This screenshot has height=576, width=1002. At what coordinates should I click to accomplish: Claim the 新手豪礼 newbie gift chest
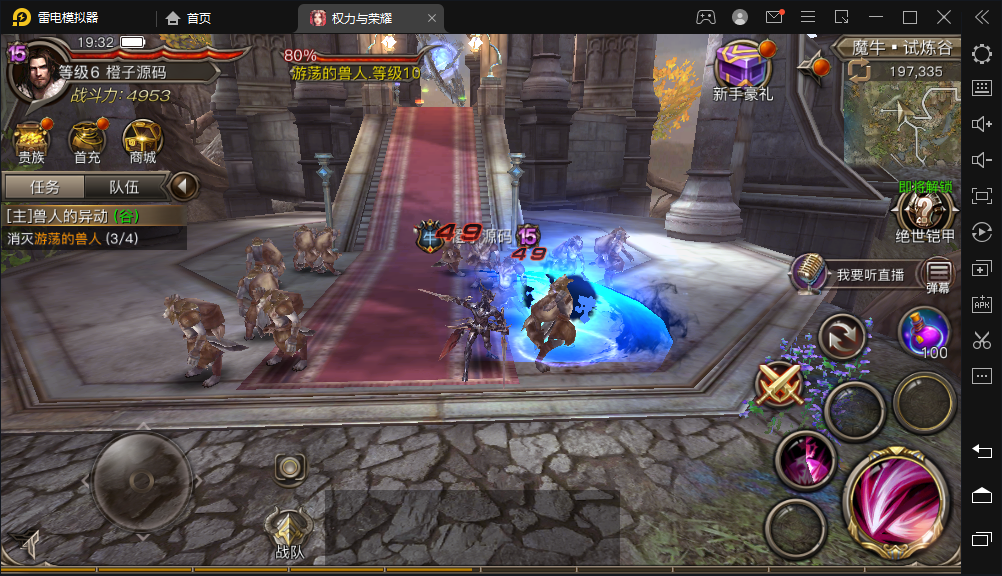[x=741, y=68]
